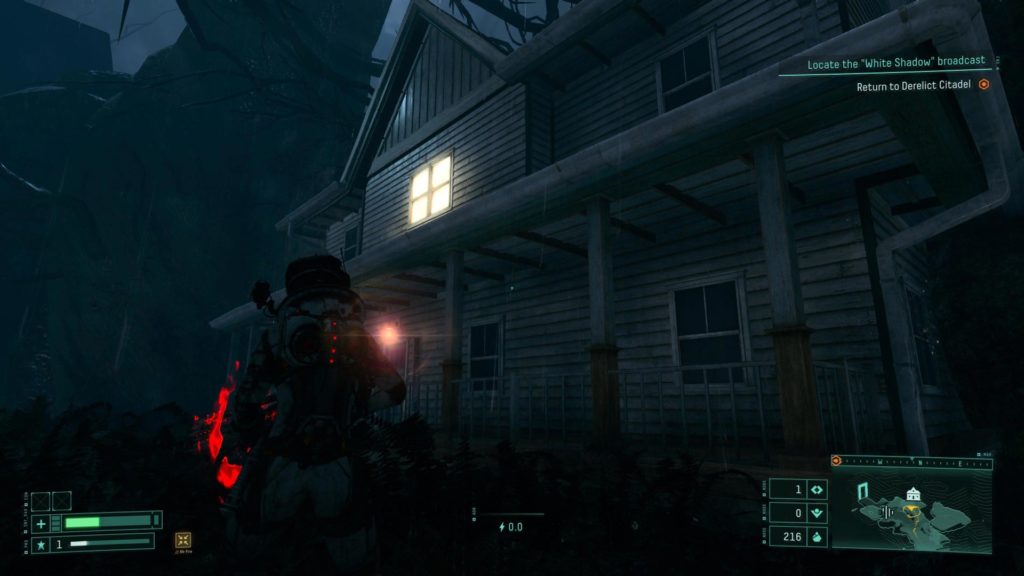Select the "White Shadow" broadcast quest title
This screenshot has height=576, width=1024.
pyautogui.click(x=896, y=62)
